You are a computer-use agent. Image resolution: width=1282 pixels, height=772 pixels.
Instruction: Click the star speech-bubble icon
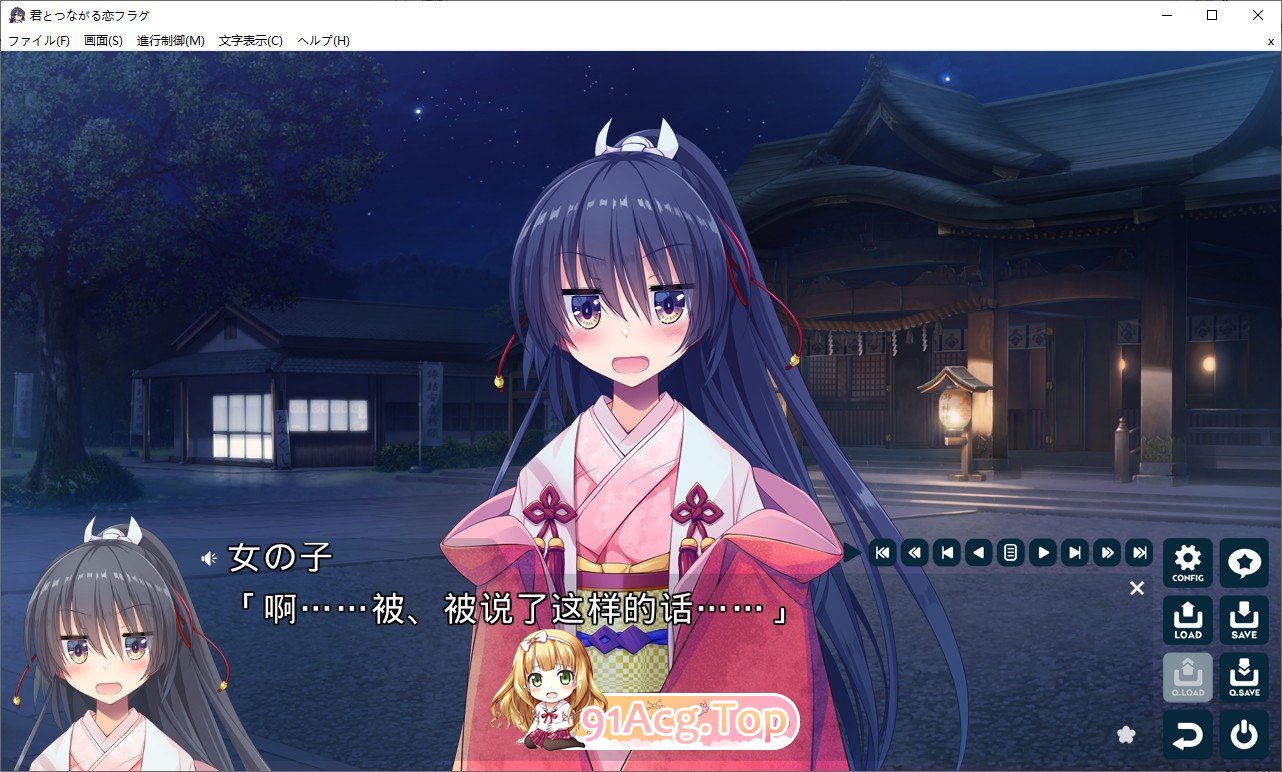[x=1243, y=562]
